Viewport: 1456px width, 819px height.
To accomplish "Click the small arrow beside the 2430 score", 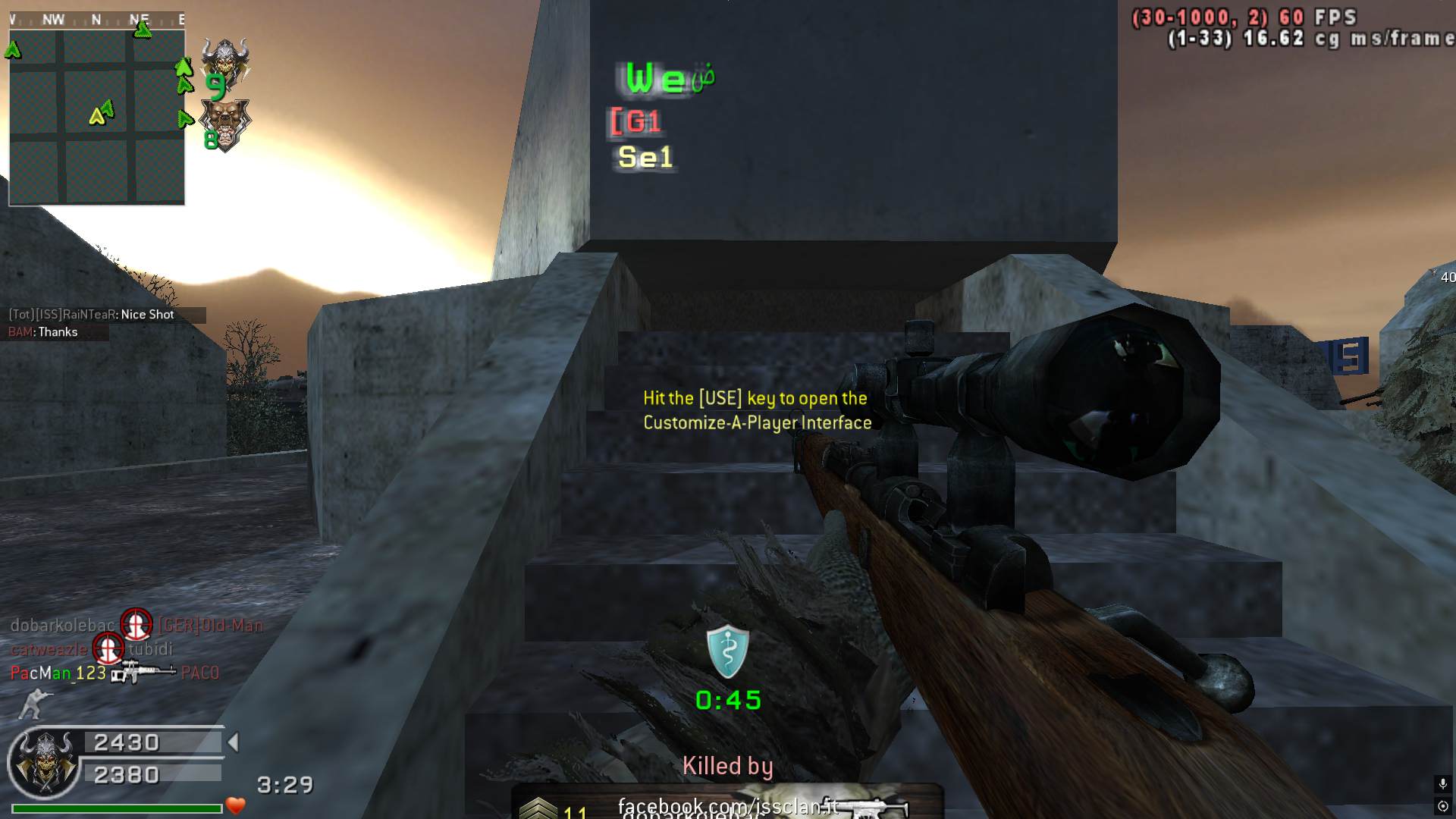I will [234, 742].
